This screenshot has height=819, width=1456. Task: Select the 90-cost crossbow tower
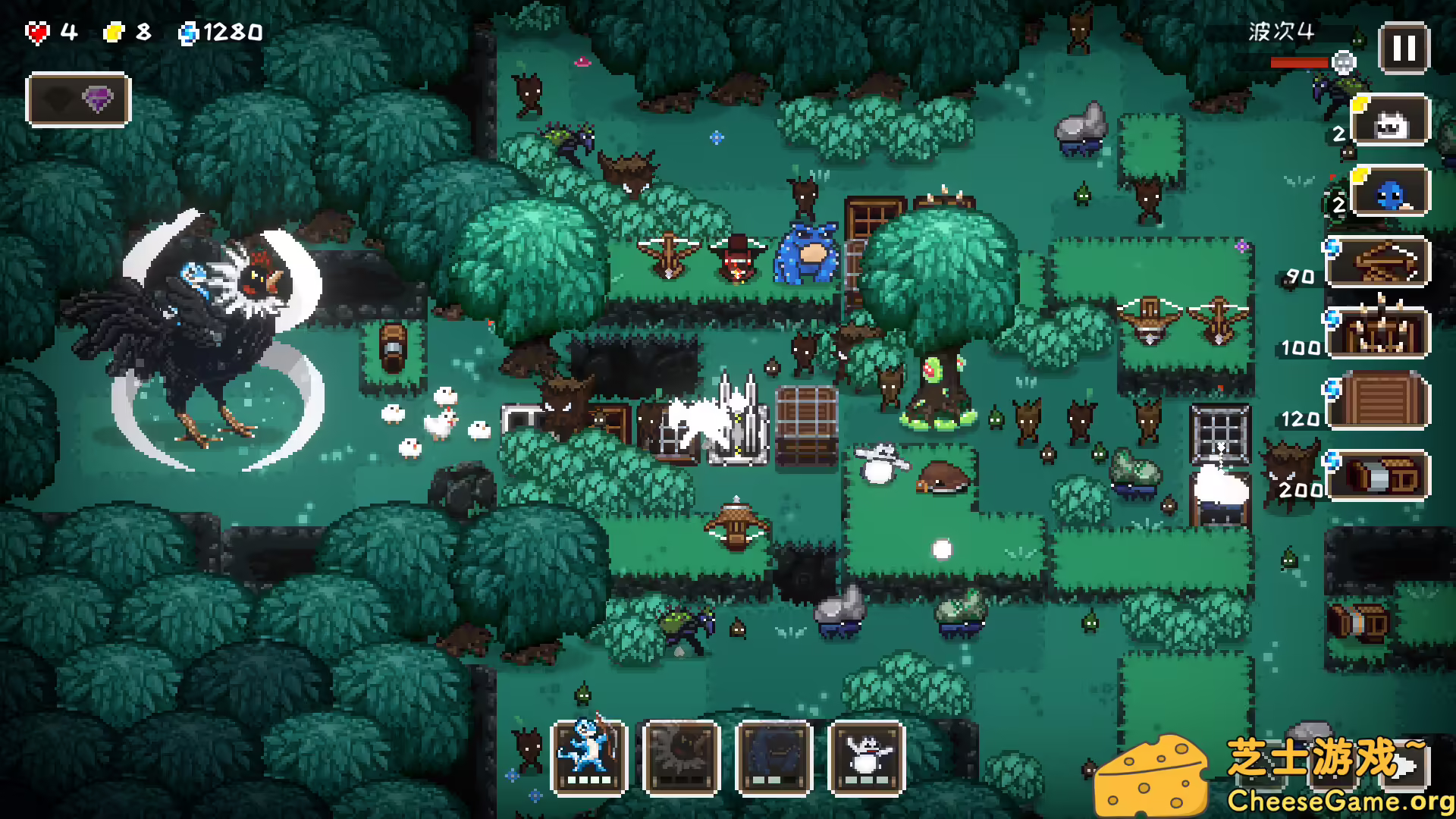coord(1379,262)
